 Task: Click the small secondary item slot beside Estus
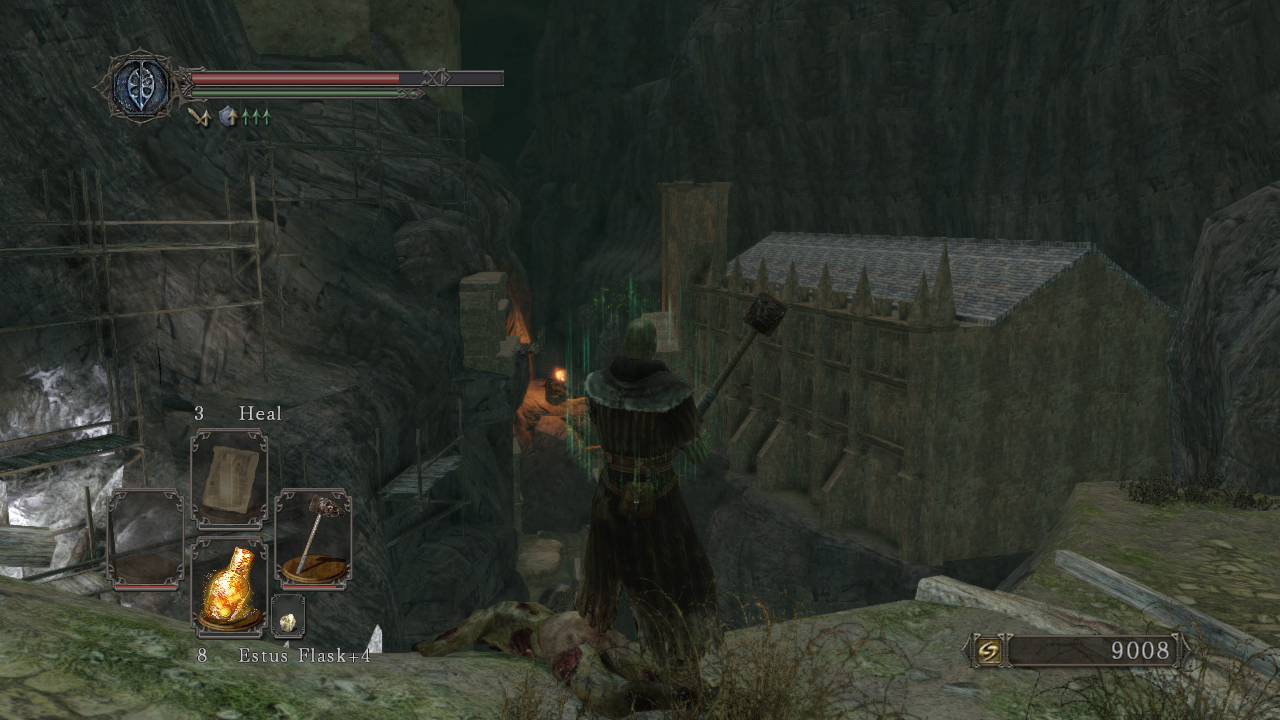(288, 618)
